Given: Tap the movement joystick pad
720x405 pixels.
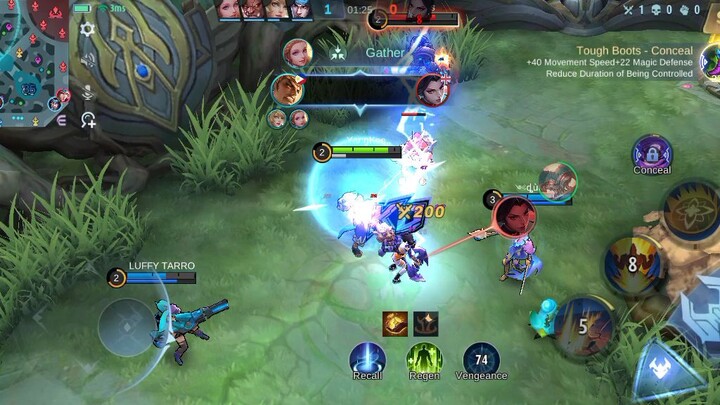Looking at the screenshot, I should click(127, 327).
